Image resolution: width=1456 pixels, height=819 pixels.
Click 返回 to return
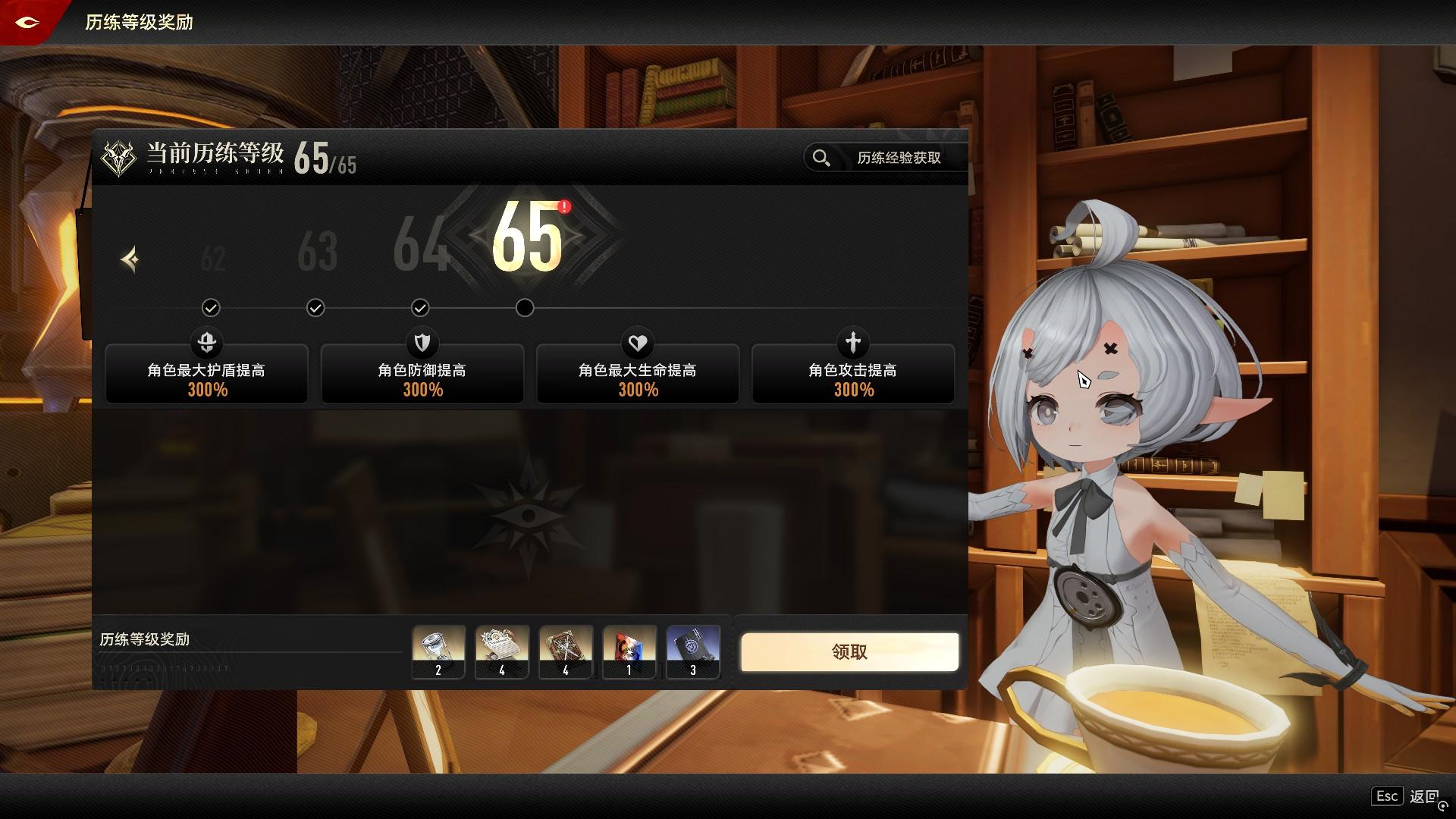[x=1423, y=796]
